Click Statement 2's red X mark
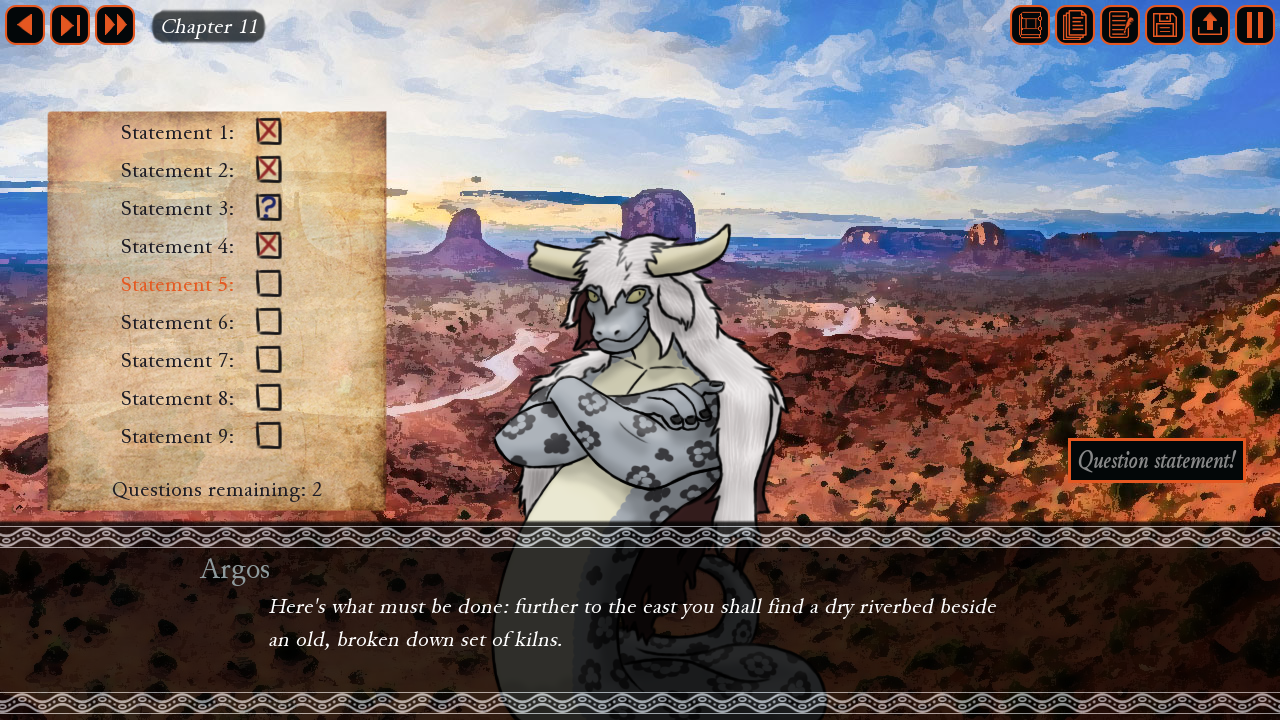This screenshot has height=720, width=1280. click(x=268, y=169)
